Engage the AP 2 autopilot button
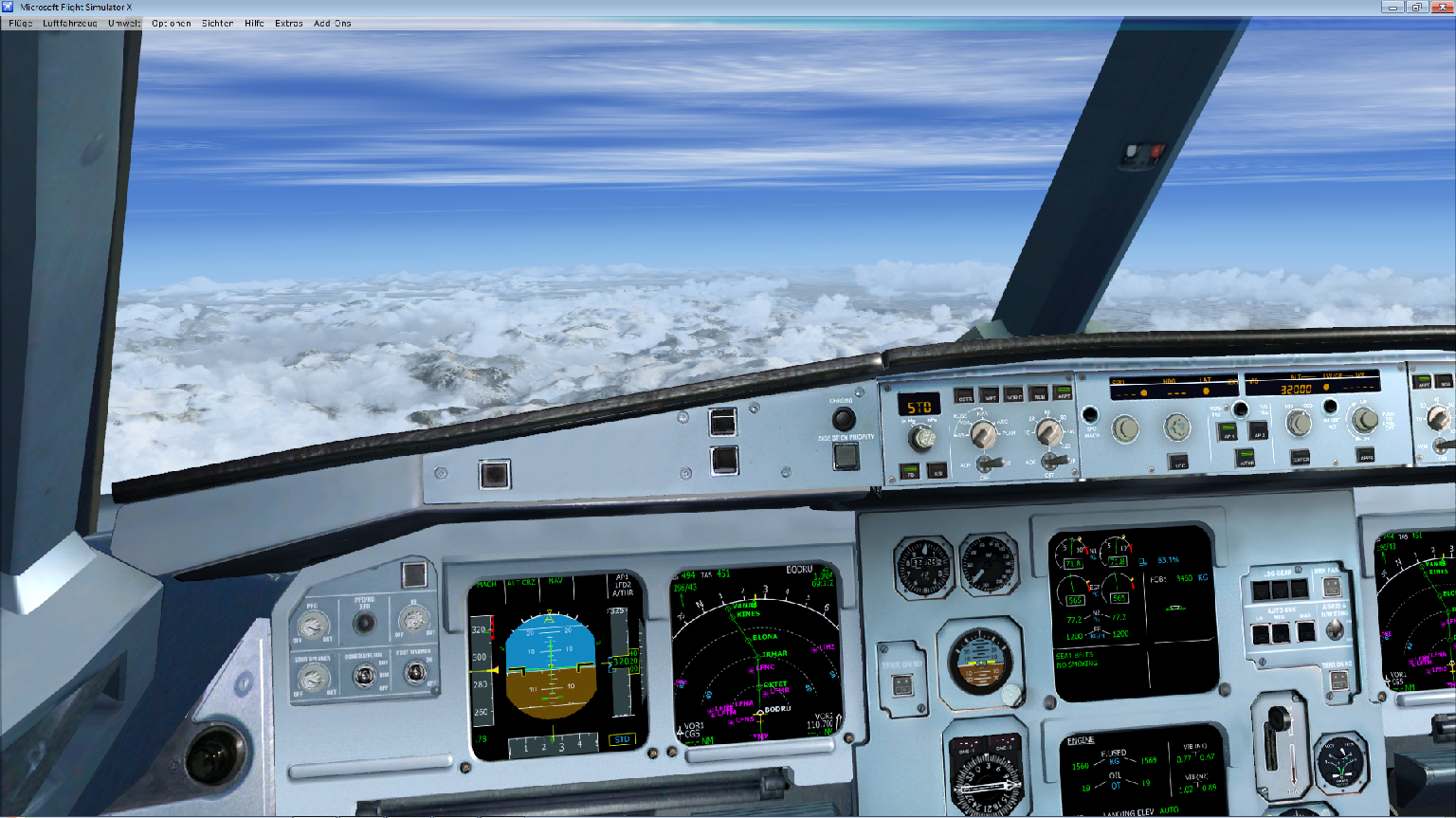1456x818 pixels. point(1259,432)
